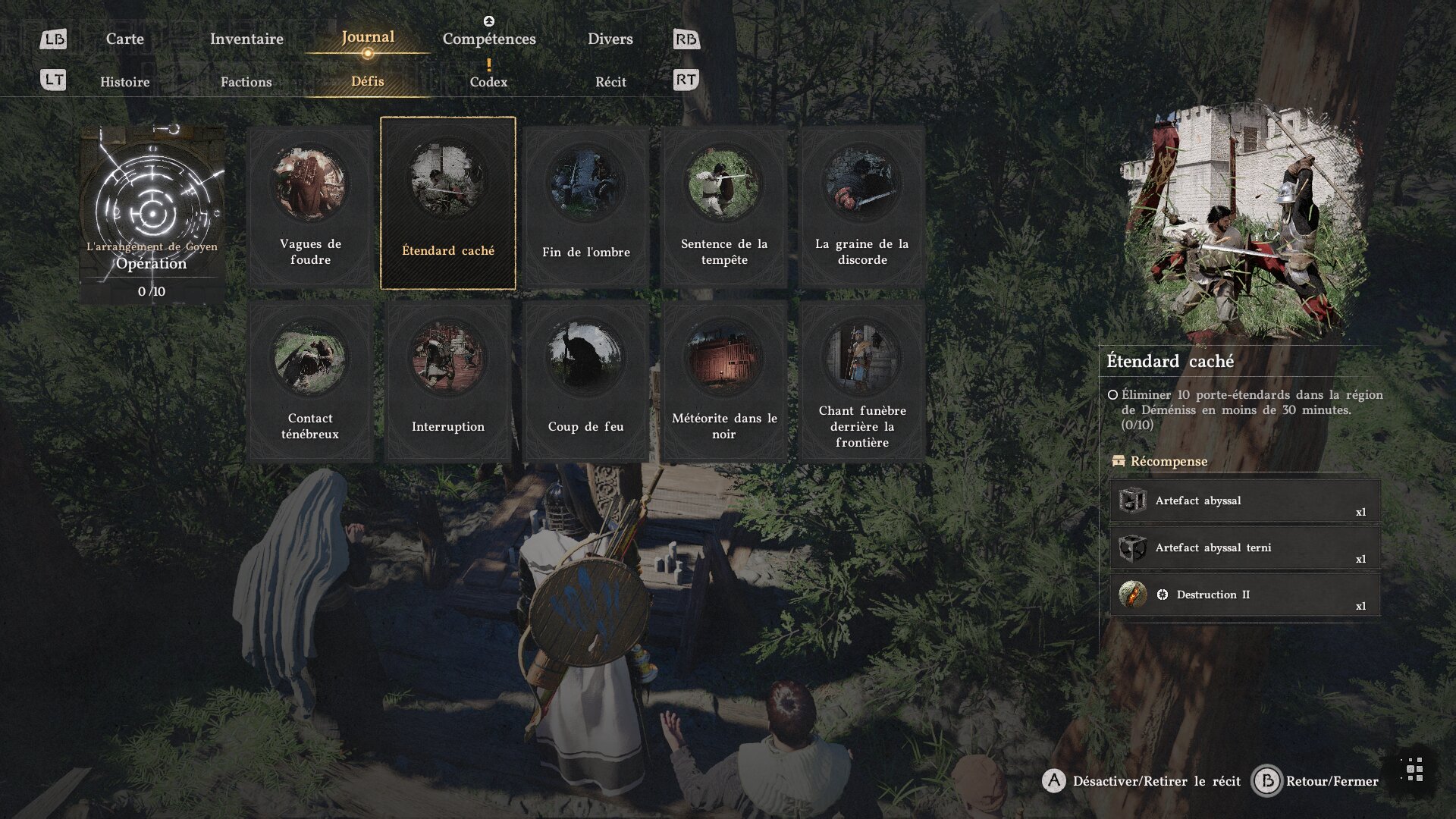
Task: Show the Factions sub-tab
Action: click(x=246, y=82)
